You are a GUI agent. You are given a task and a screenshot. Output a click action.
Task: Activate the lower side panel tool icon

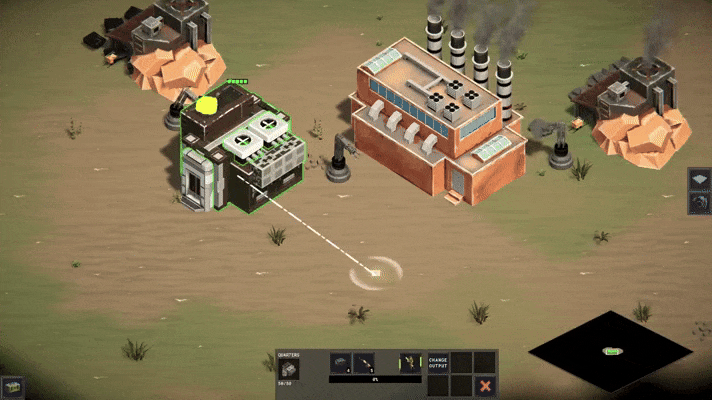coord(700,203)
